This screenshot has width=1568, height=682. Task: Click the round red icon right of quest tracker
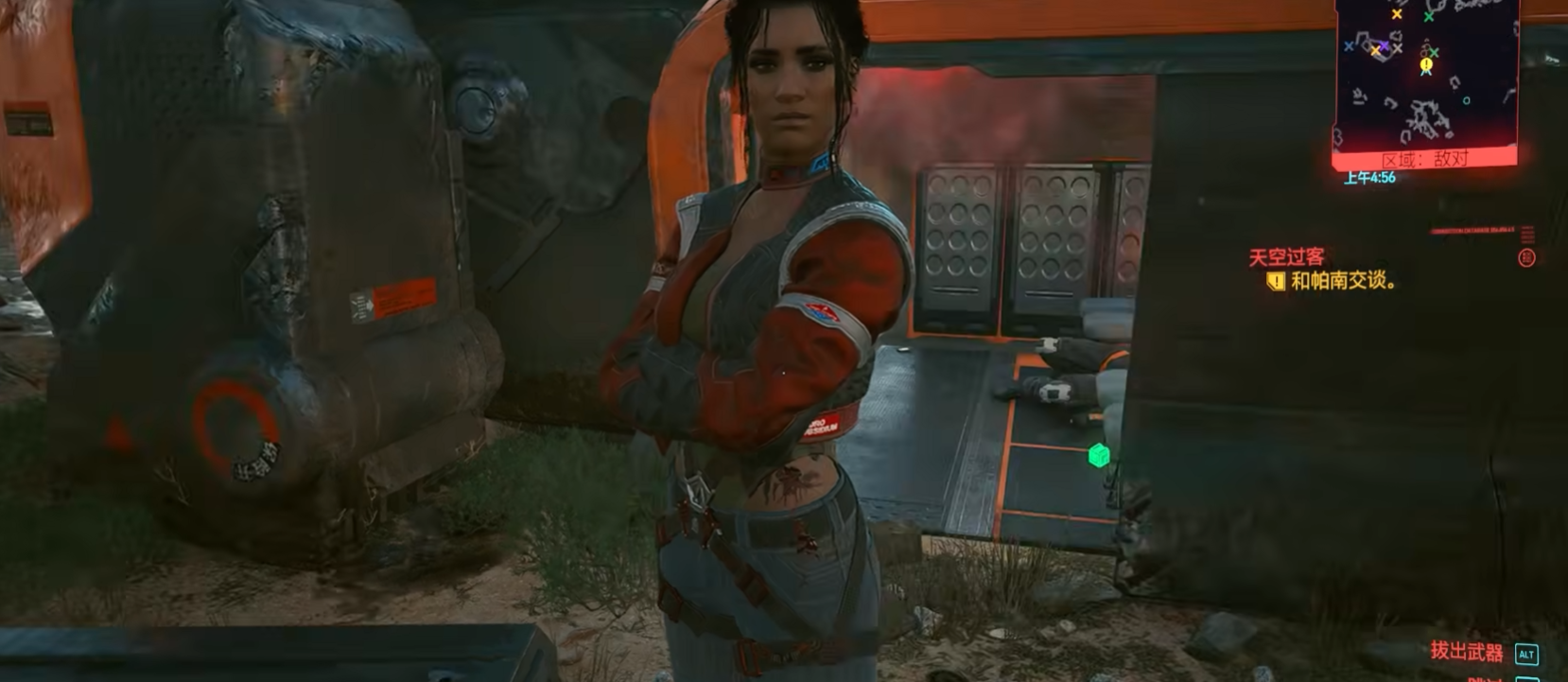click(1526, 257)
